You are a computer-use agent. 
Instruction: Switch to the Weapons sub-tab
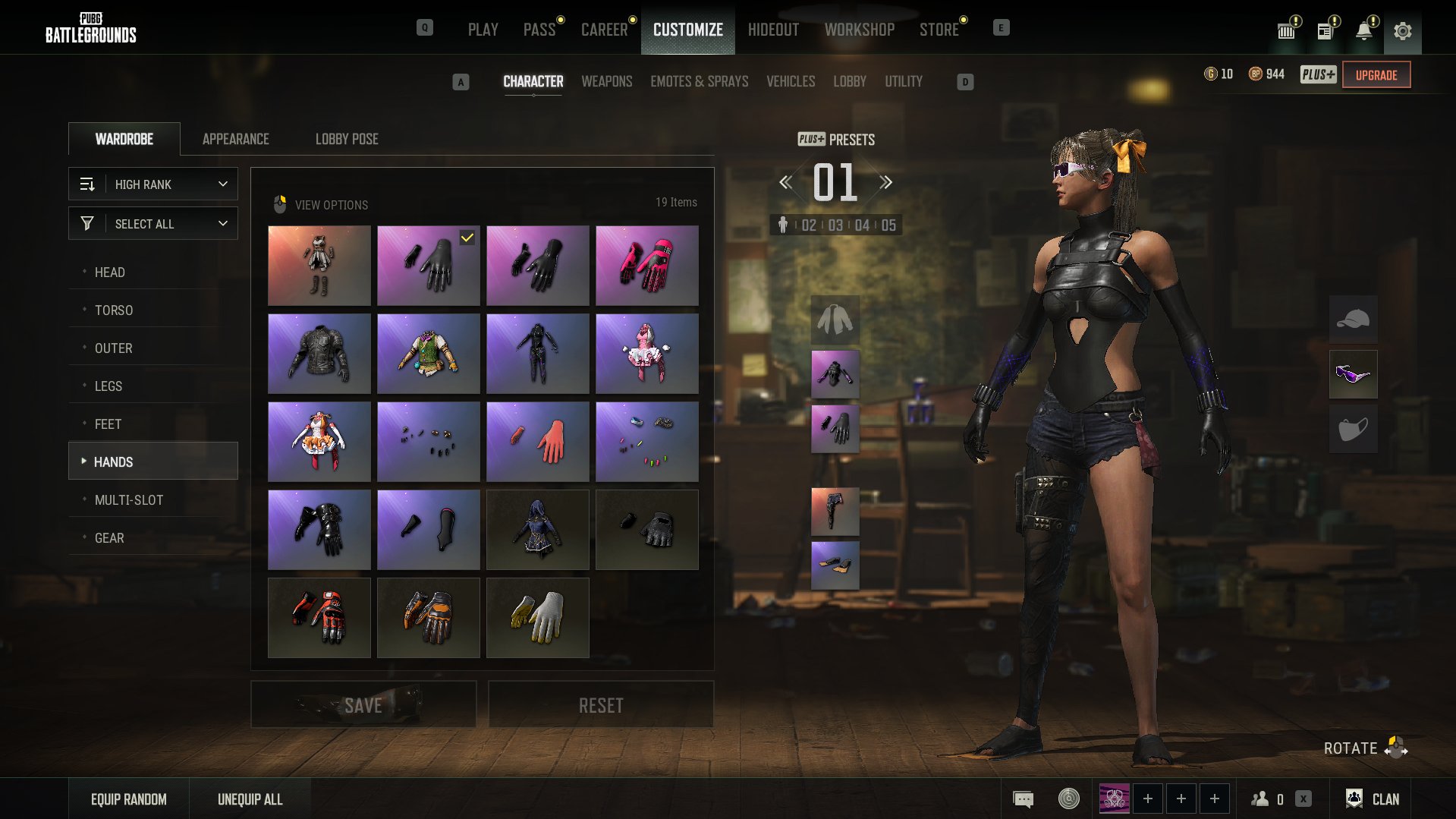click(x=606, y=81)
